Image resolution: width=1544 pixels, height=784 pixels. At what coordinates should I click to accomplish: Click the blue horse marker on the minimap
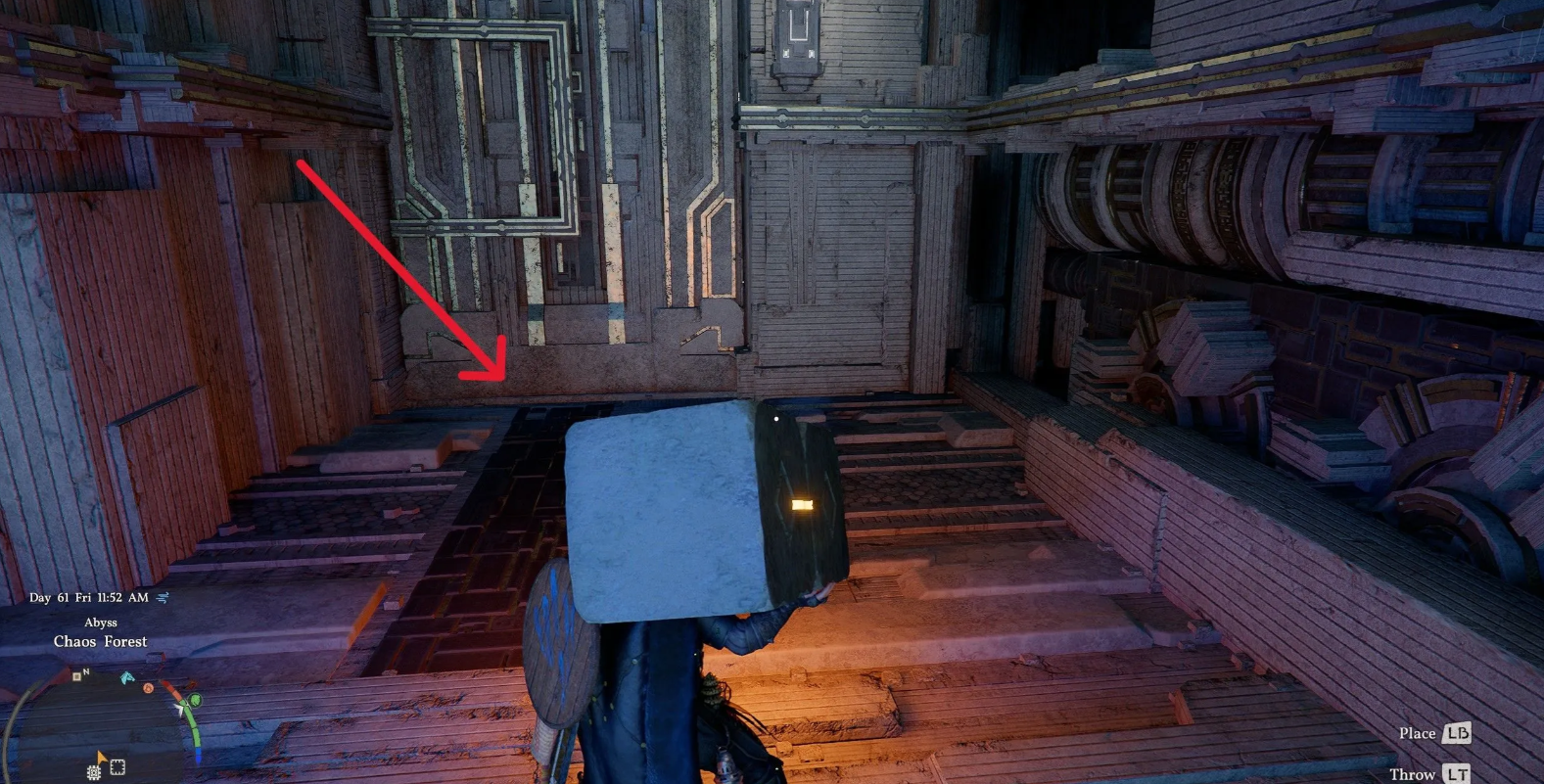126,677
